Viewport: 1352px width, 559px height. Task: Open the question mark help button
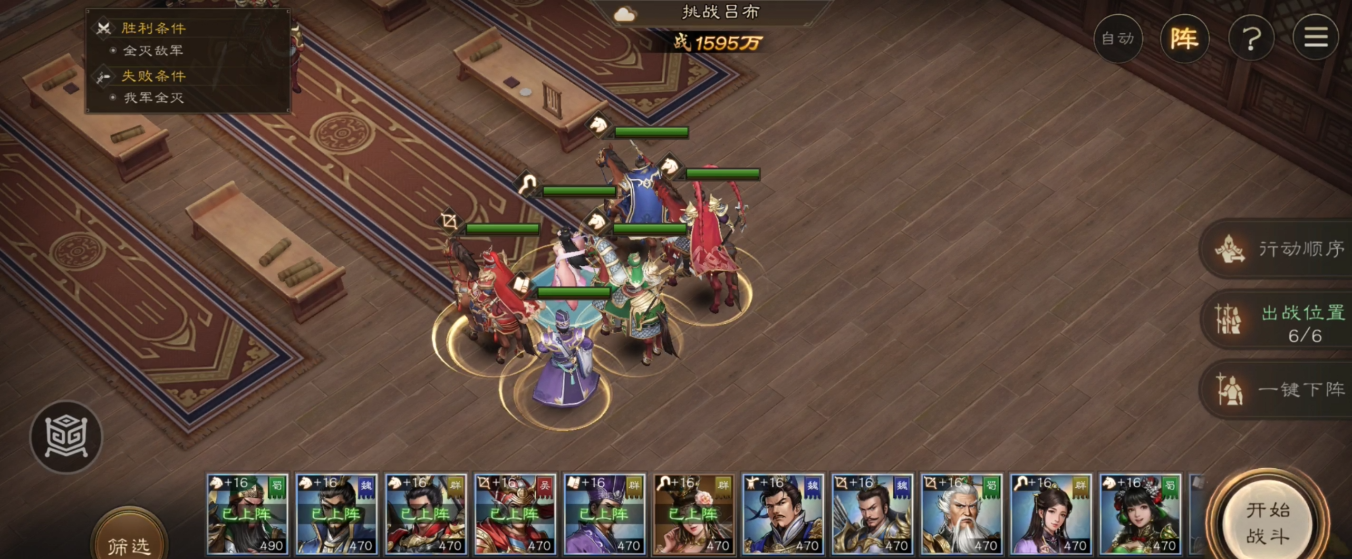coord(1250,39)
